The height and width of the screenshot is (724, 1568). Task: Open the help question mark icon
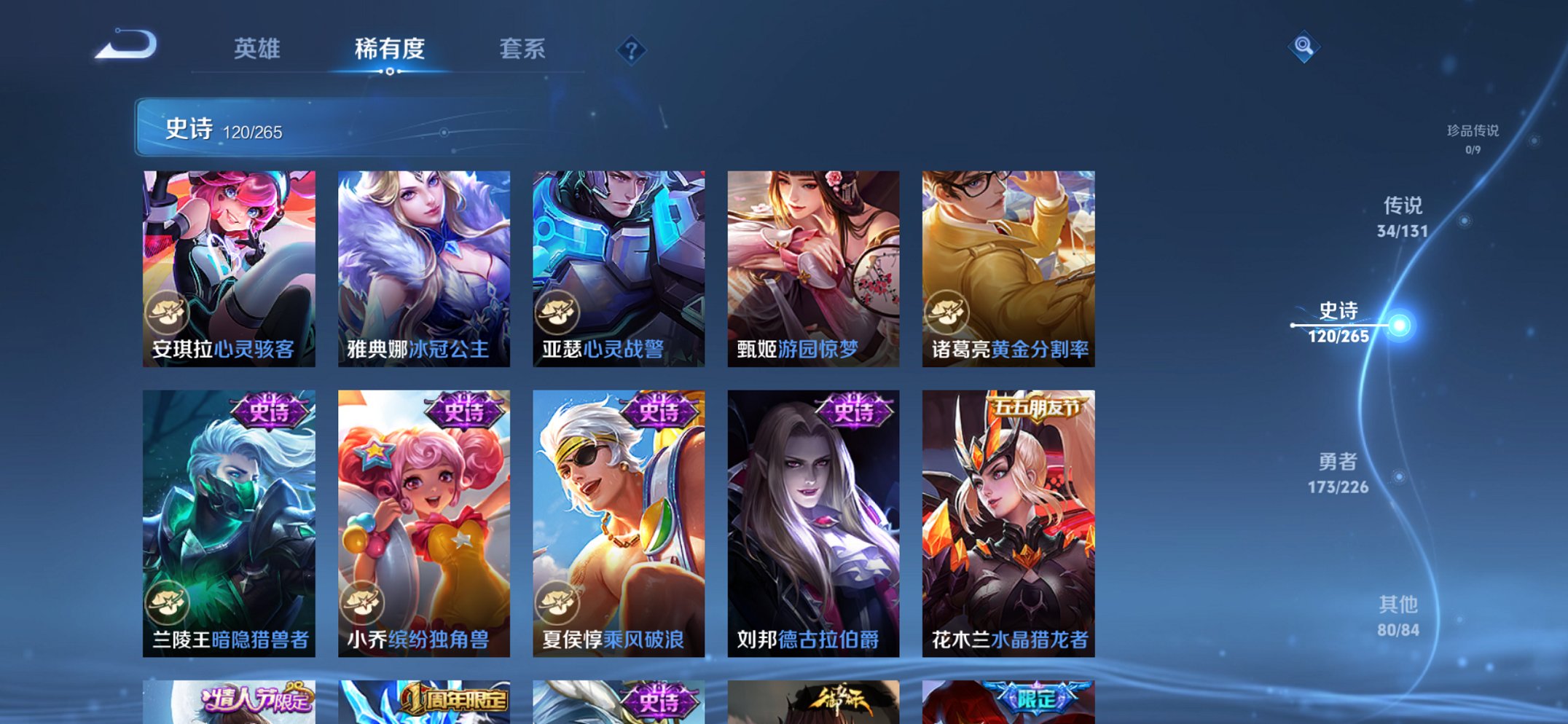coord(632,50)
